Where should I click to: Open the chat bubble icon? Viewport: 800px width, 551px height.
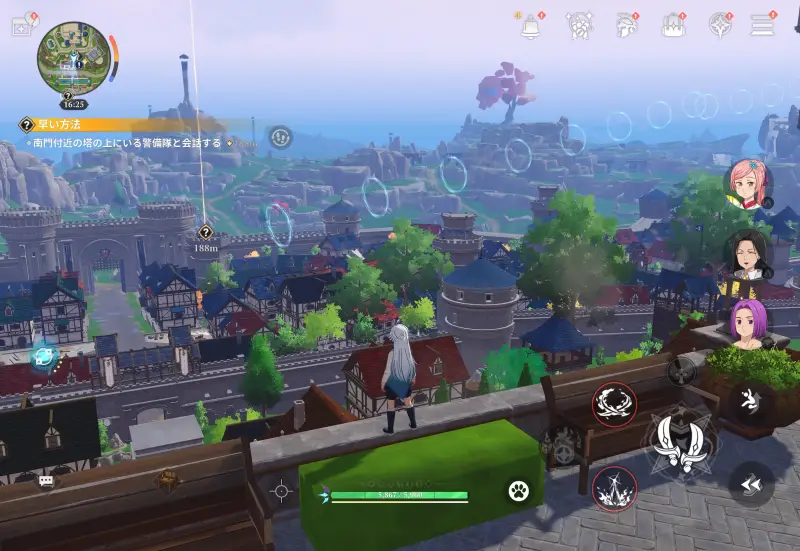pyautogui.click(x=46, y=481)
